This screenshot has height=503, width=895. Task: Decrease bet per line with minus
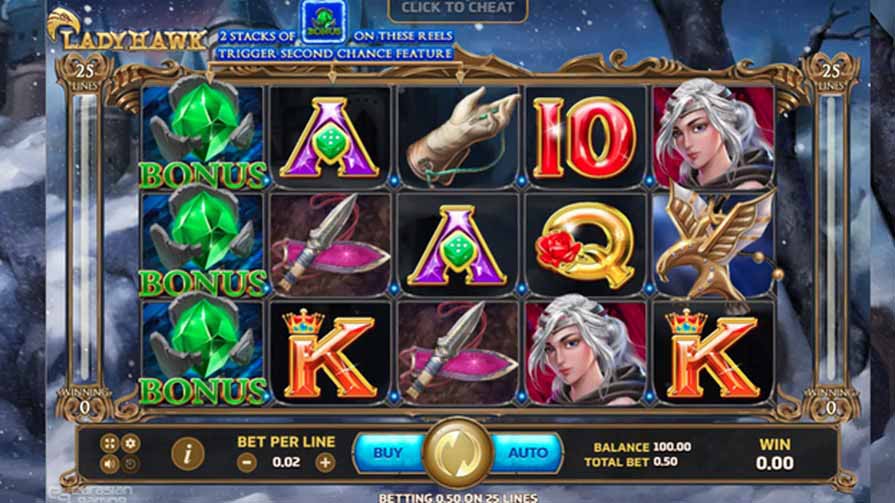tap(247, 462)
